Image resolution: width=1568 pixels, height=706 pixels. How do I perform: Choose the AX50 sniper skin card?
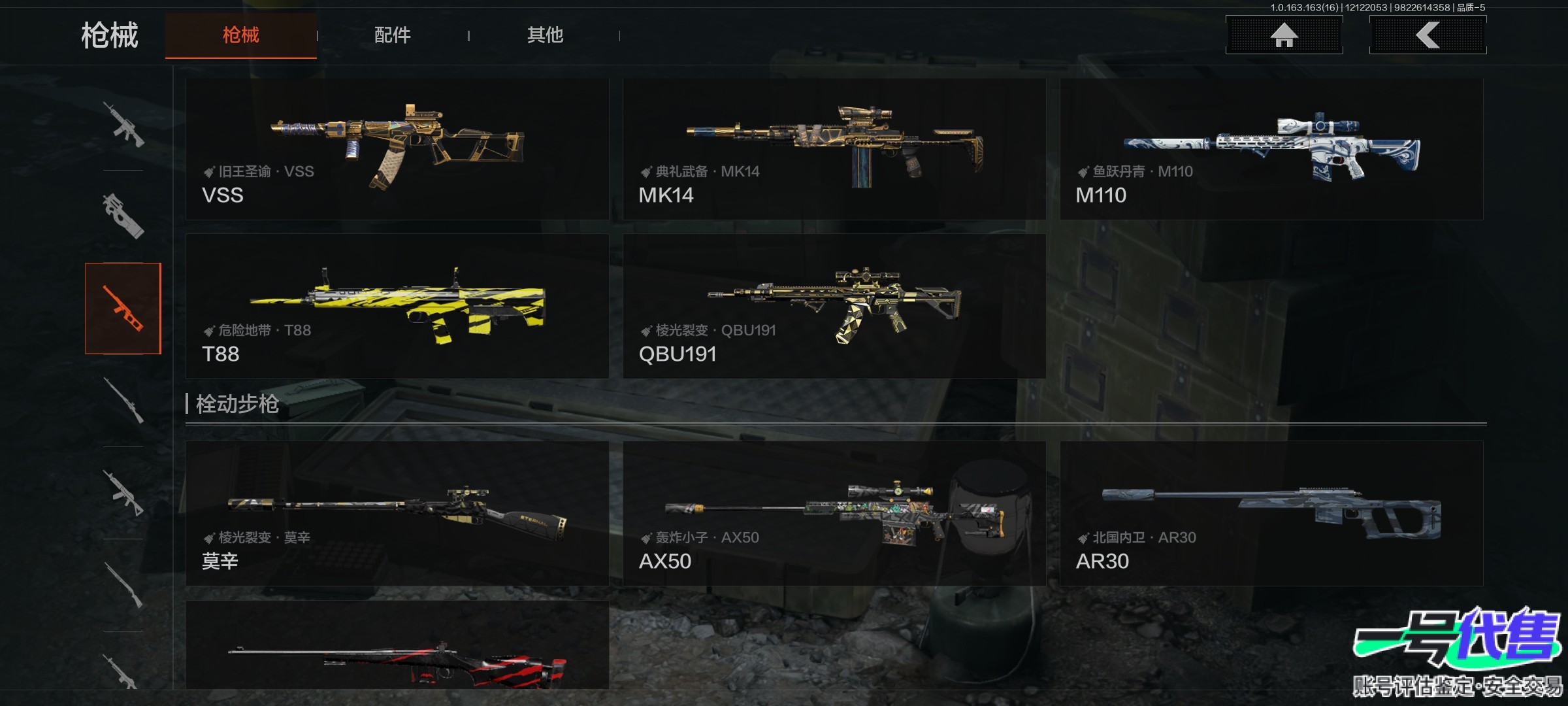click(834, 513)
